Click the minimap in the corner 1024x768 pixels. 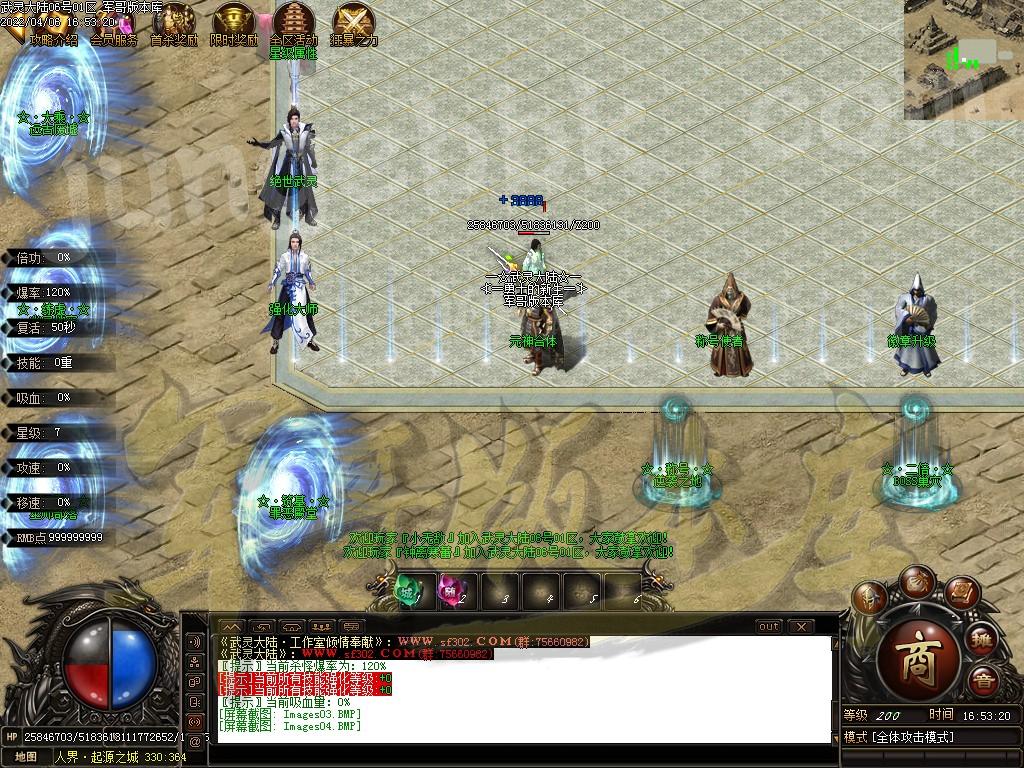point(963,59)
